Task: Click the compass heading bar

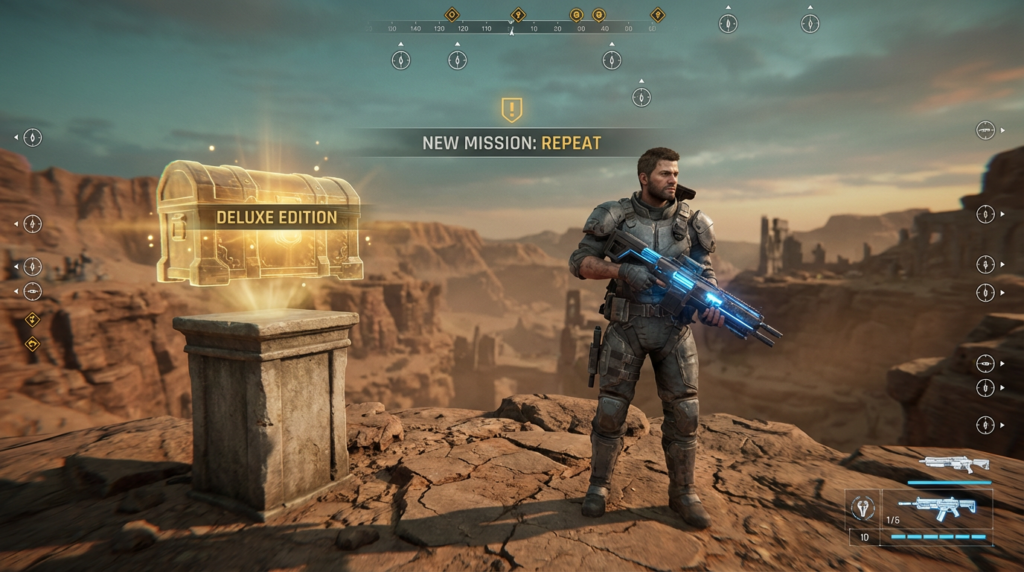Action: (512, 28)
